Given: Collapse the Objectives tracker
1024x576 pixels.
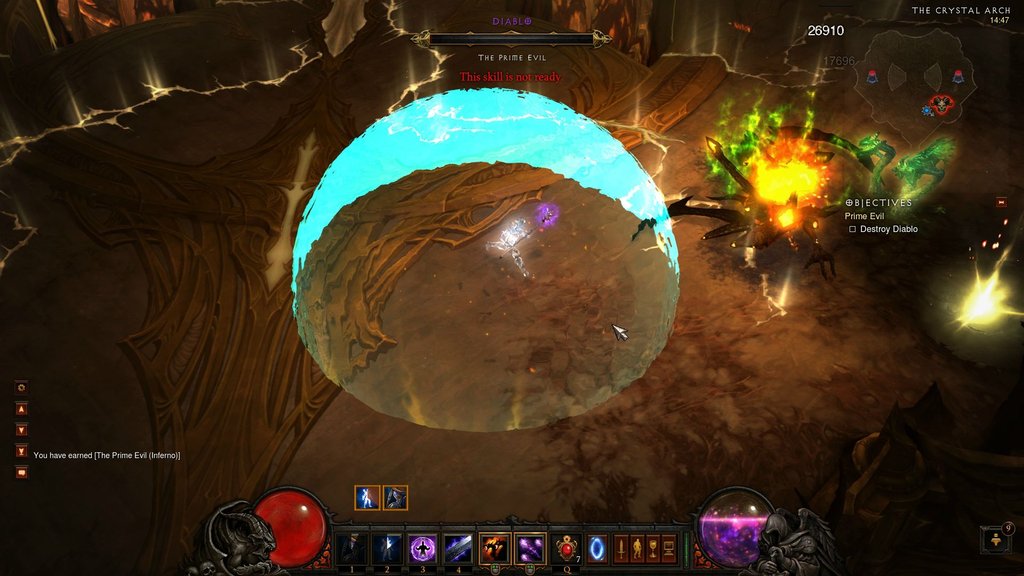Looking at the screenshot, I should (x=1001, y=202).
